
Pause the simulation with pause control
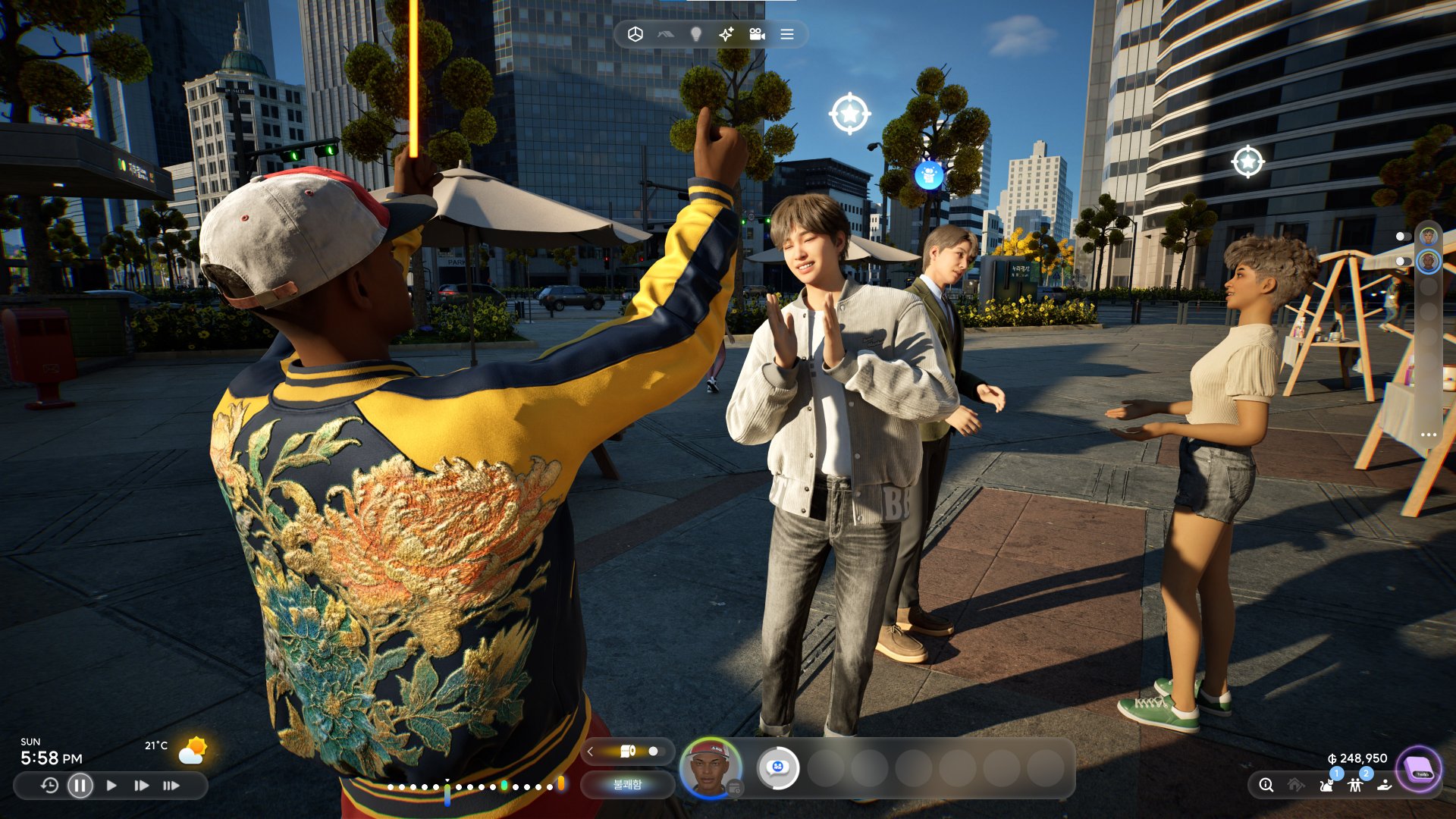(79, 786)
